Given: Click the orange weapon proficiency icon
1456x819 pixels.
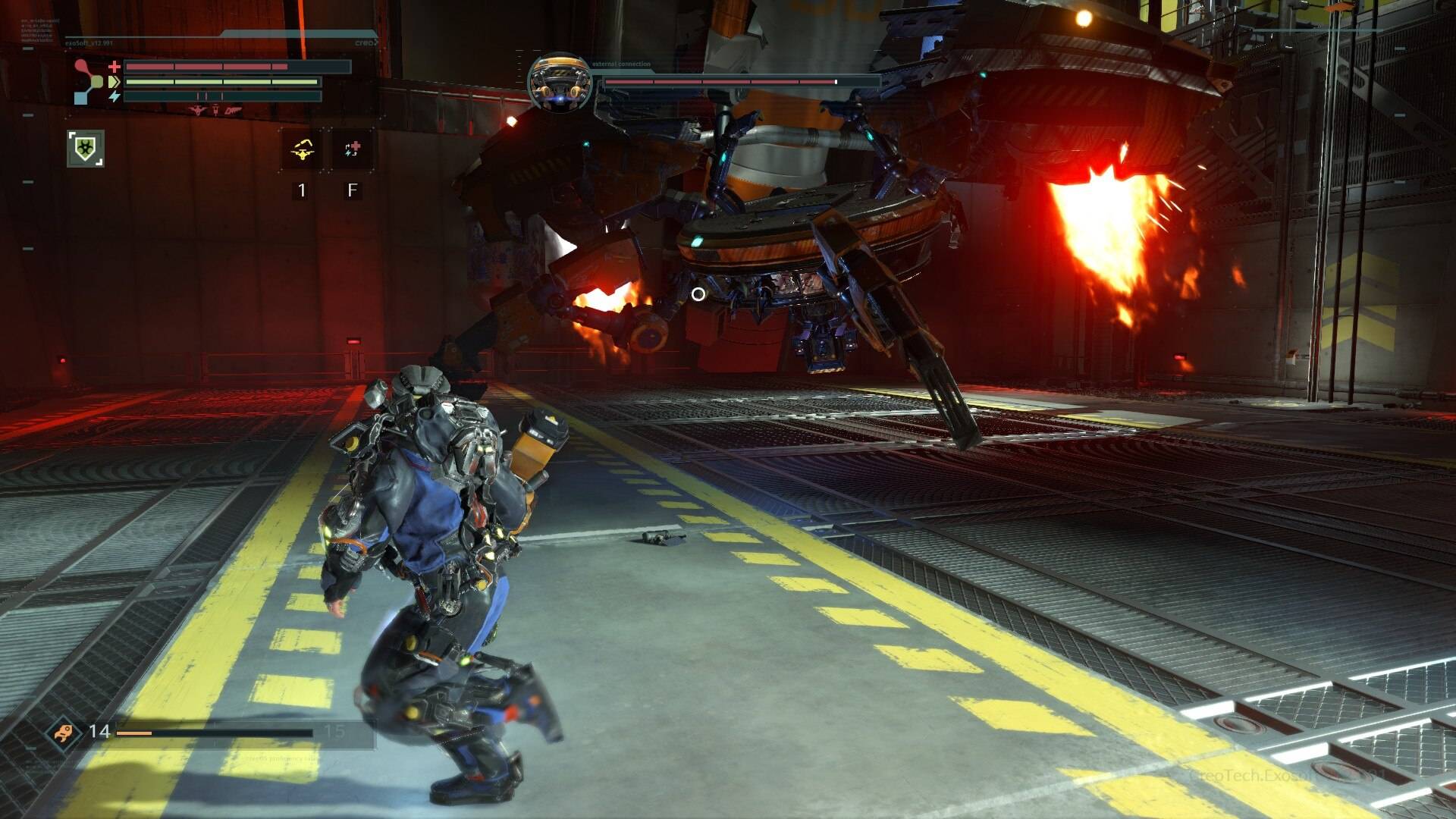Looking at the screenshot, I should click(62, 733).
